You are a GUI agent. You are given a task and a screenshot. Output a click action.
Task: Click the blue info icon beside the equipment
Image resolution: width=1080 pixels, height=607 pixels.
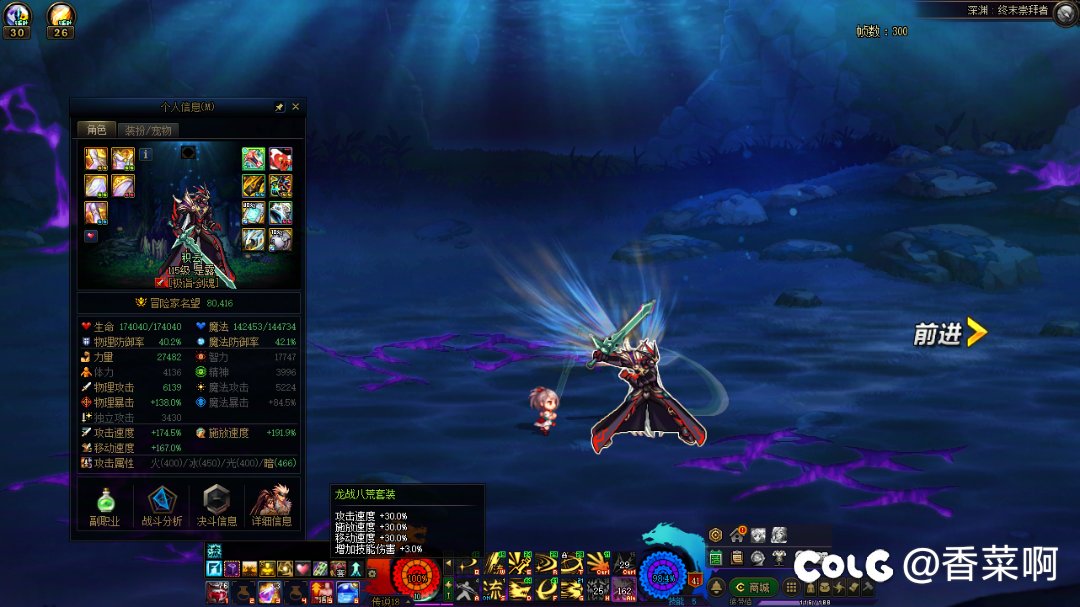click(x=145, y=155)
